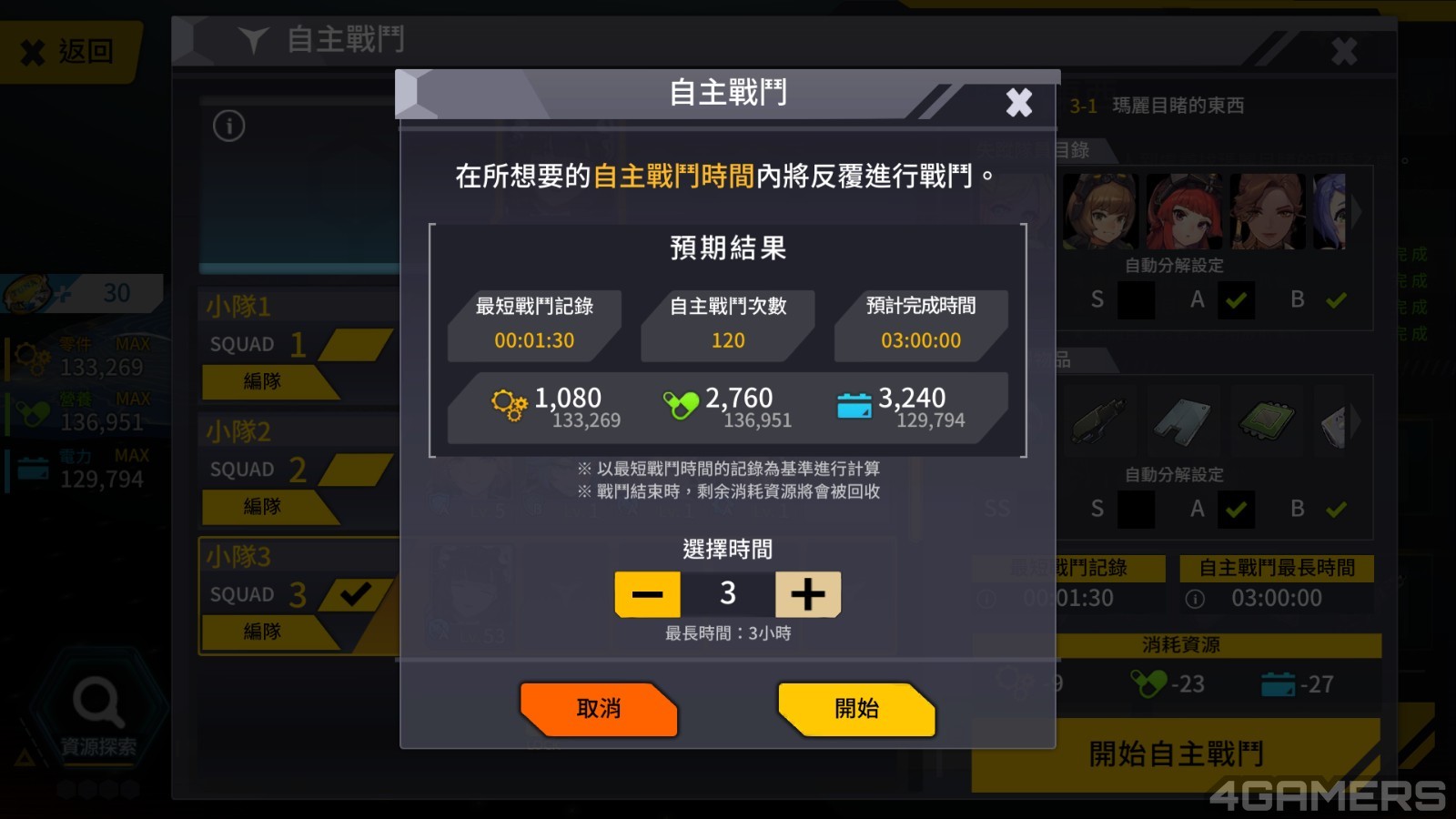
Task: Decrease selected time with the minus button
Action: 647,594
